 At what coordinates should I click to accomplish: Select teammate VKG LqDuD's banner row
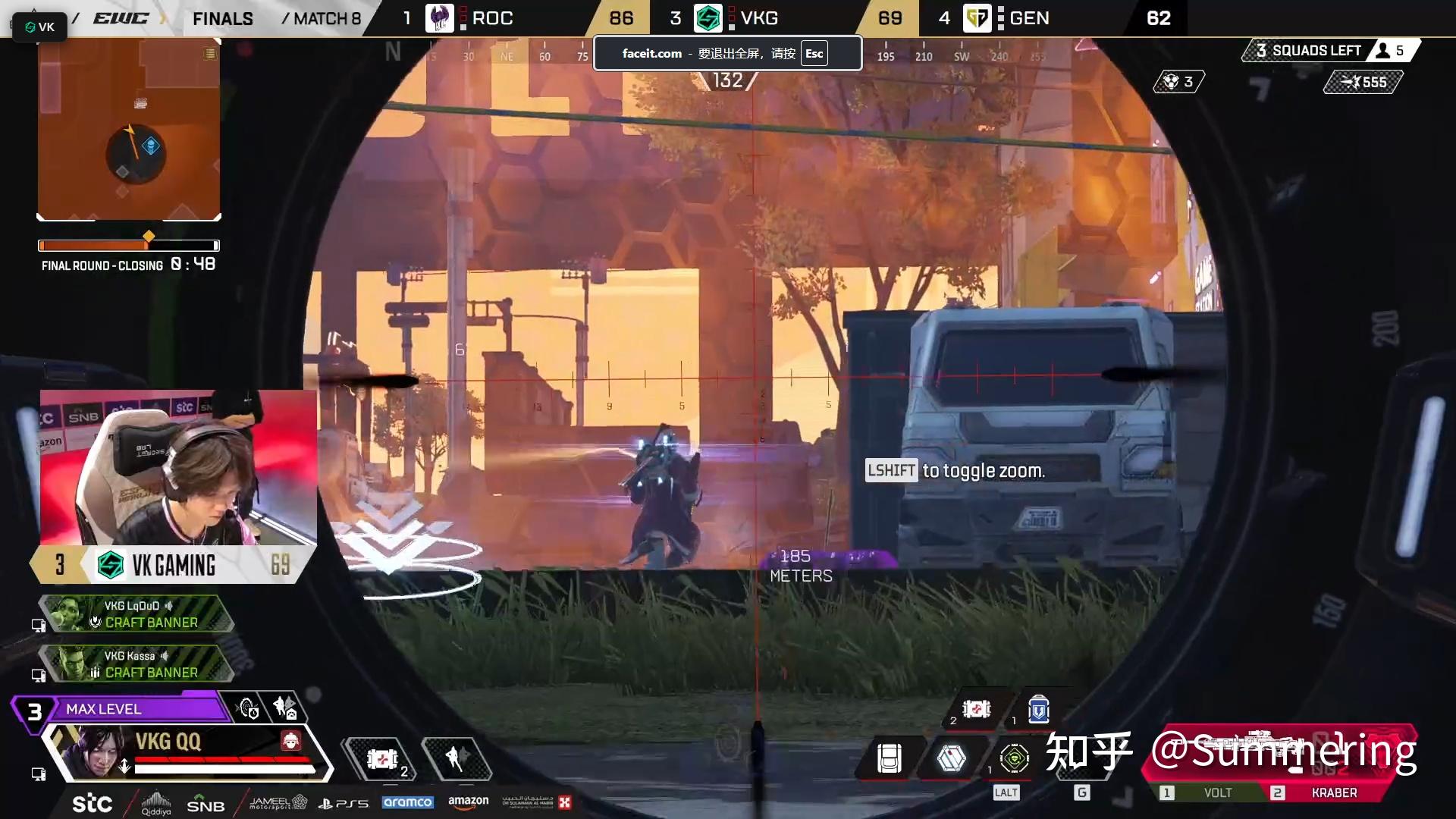[x=136, y=614]
